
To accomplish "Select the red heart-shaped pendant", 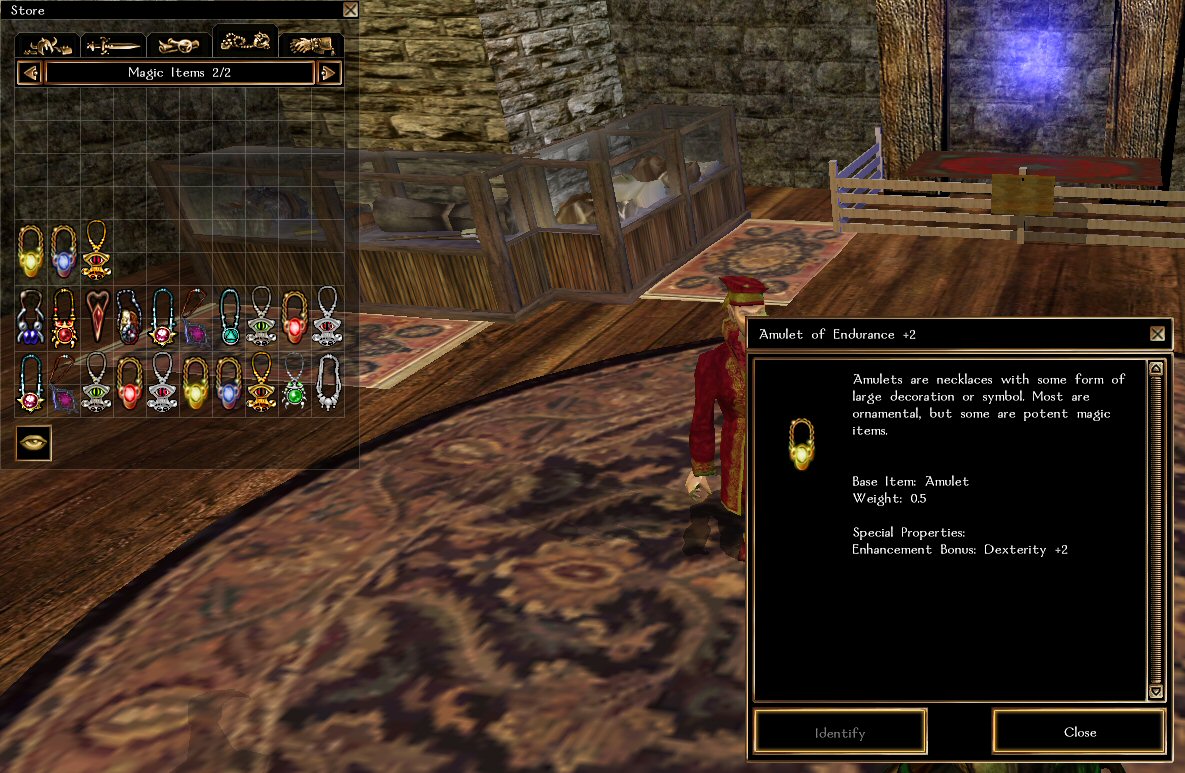I will [97, 316].
